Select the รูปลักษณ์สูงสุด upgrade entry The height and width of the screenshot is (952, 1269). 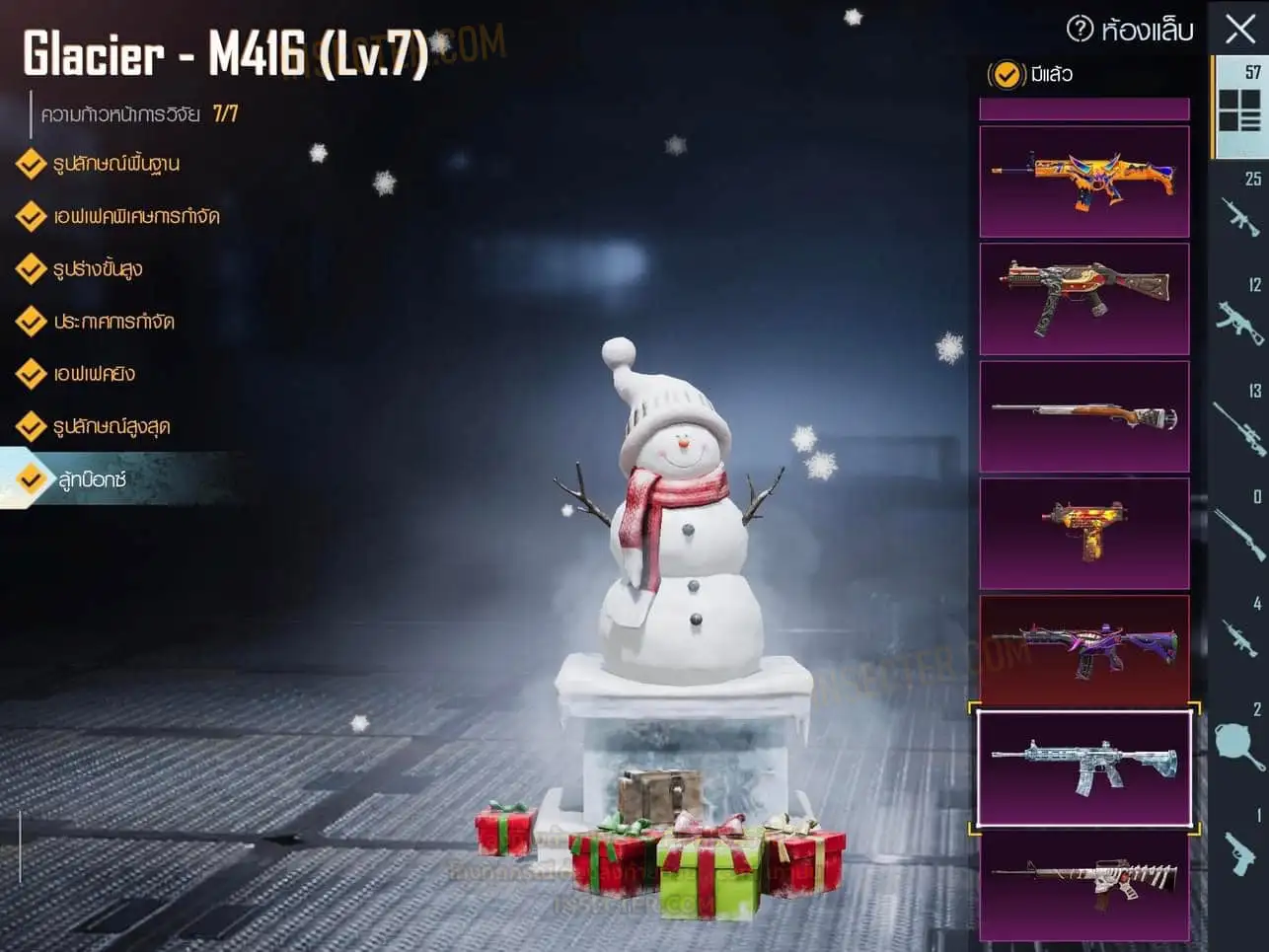(x=111, y=426)
